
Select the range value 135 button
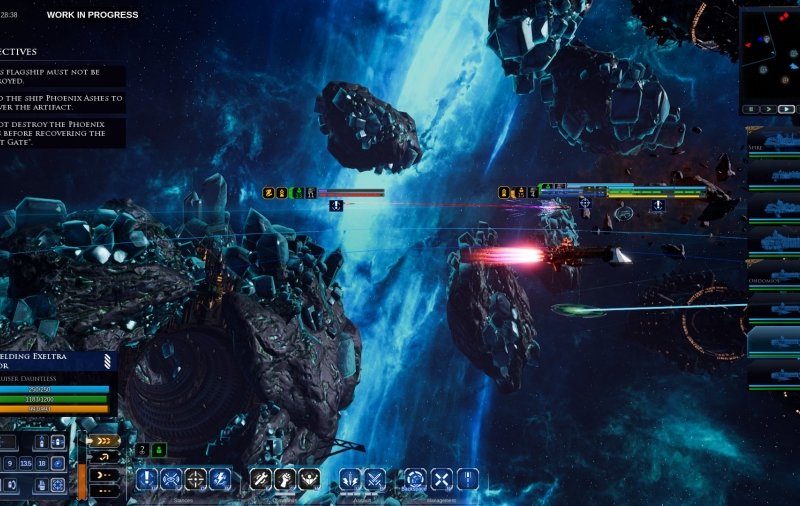tap(26, 463)
